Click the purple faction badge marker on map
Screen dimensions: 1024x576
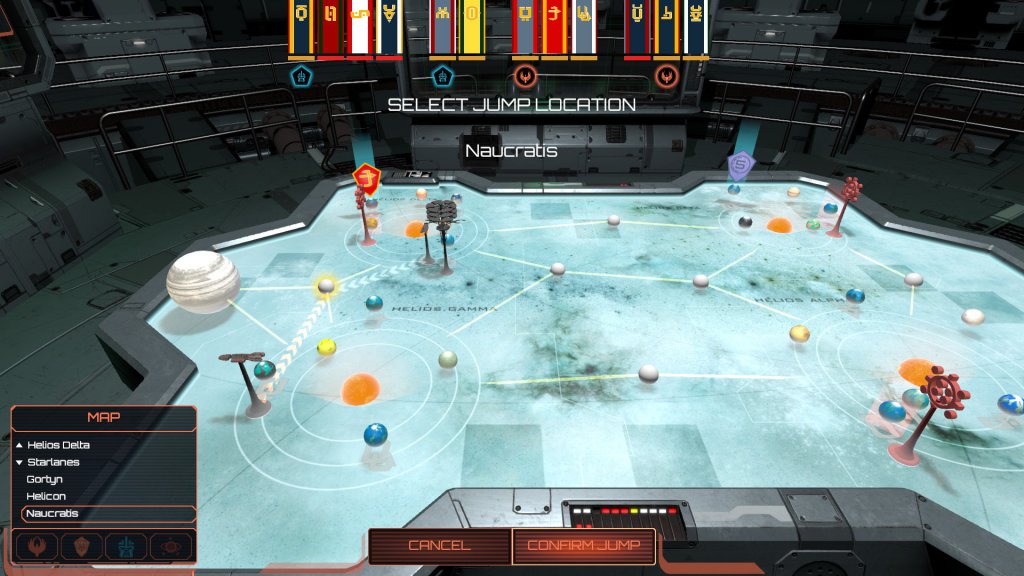tap(740, 164)
